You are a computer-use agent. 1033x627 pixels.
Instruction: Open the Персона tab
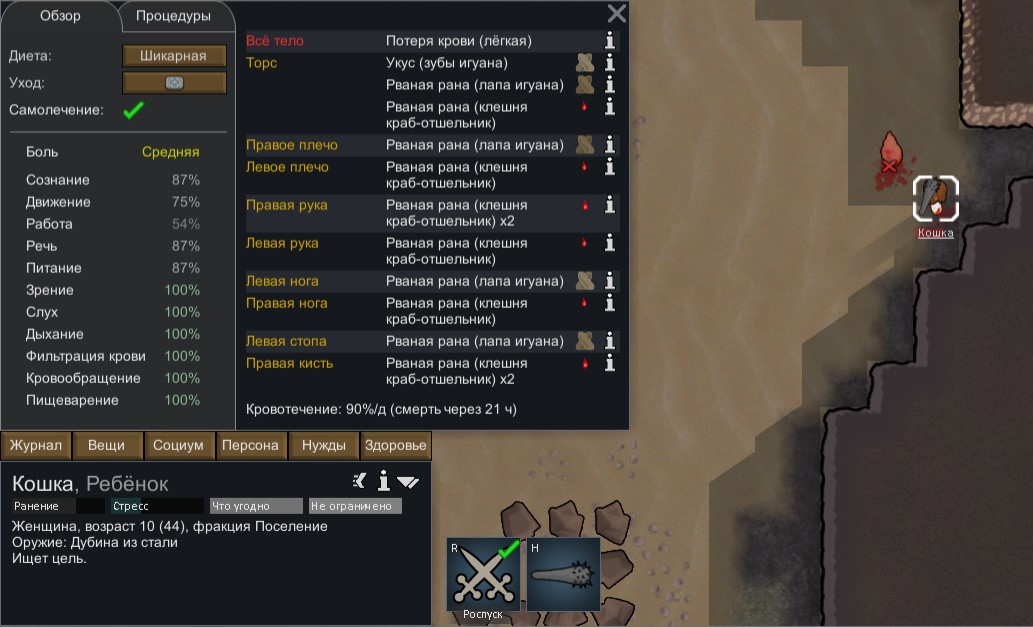pos(251,446)
